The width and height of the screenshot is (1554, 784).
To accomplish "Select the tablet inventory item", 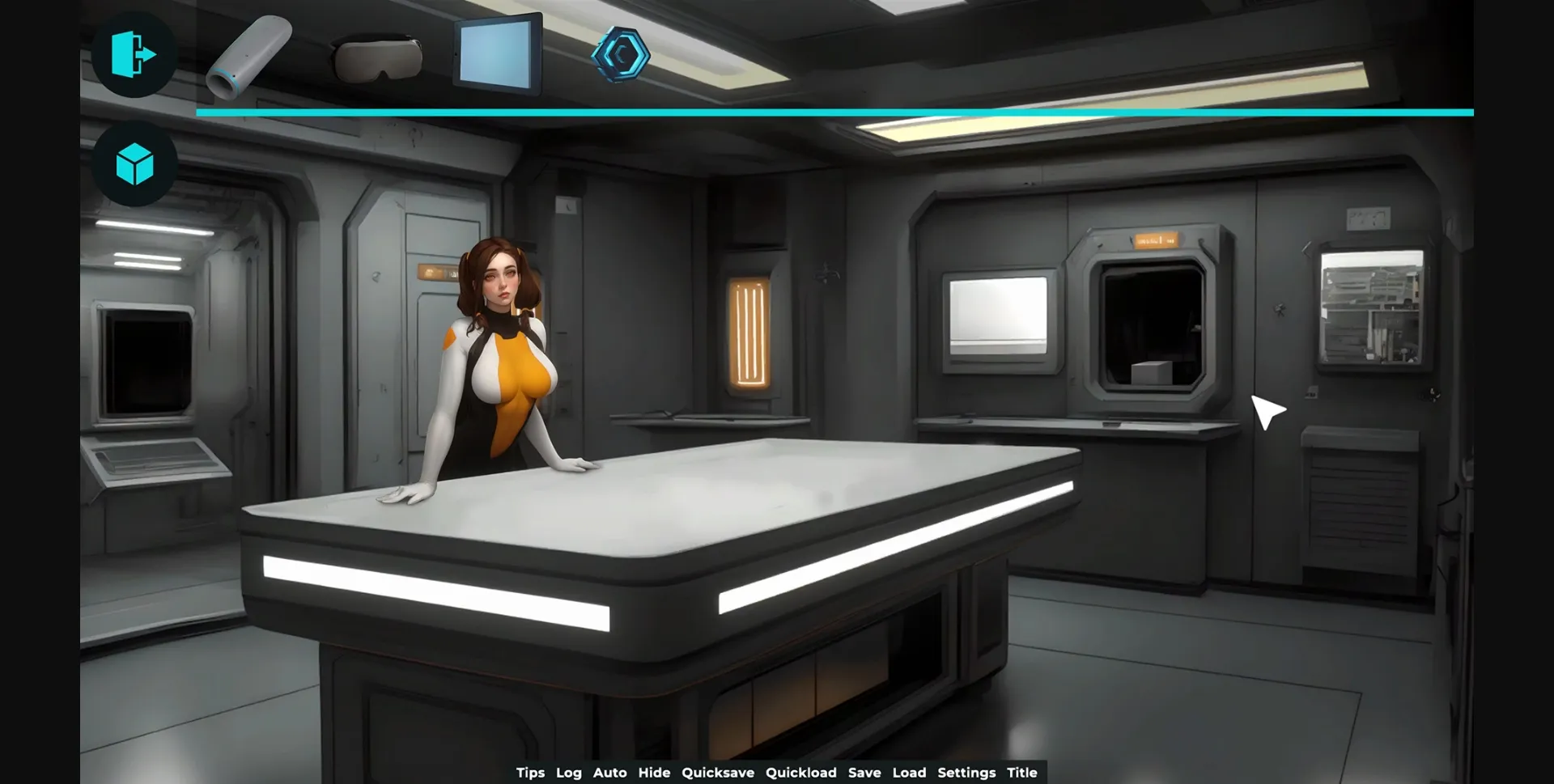I will 497,54.
